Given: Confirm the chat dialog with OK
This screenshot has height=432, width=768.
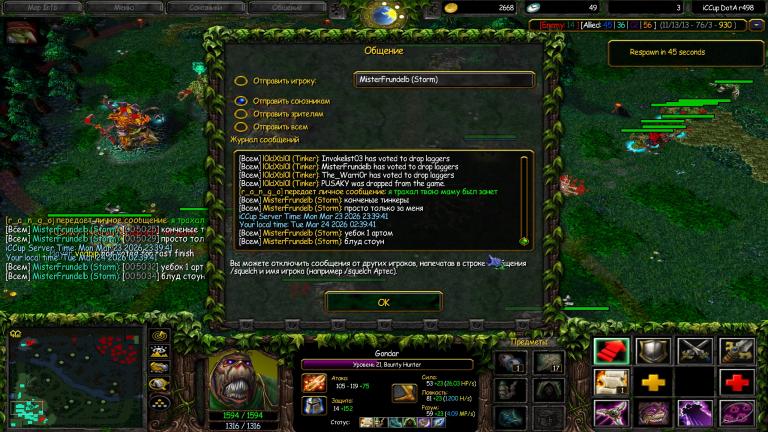Looking at the screenshot, I should click(384, 301).
